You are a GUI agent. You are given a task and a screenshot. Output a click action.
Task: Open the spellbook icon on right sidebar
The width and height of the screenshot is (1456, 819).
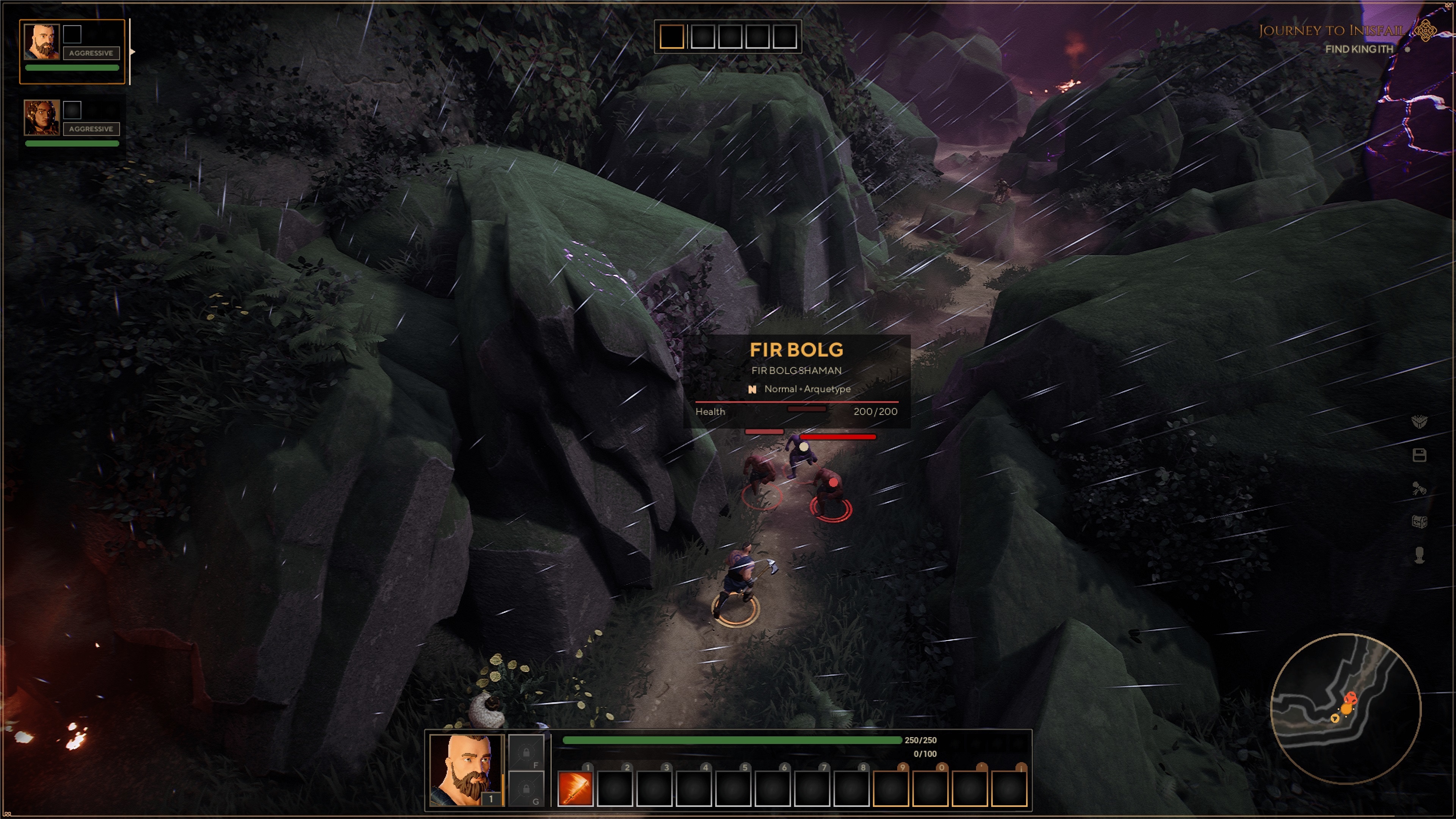click(x=1419, y=422)
